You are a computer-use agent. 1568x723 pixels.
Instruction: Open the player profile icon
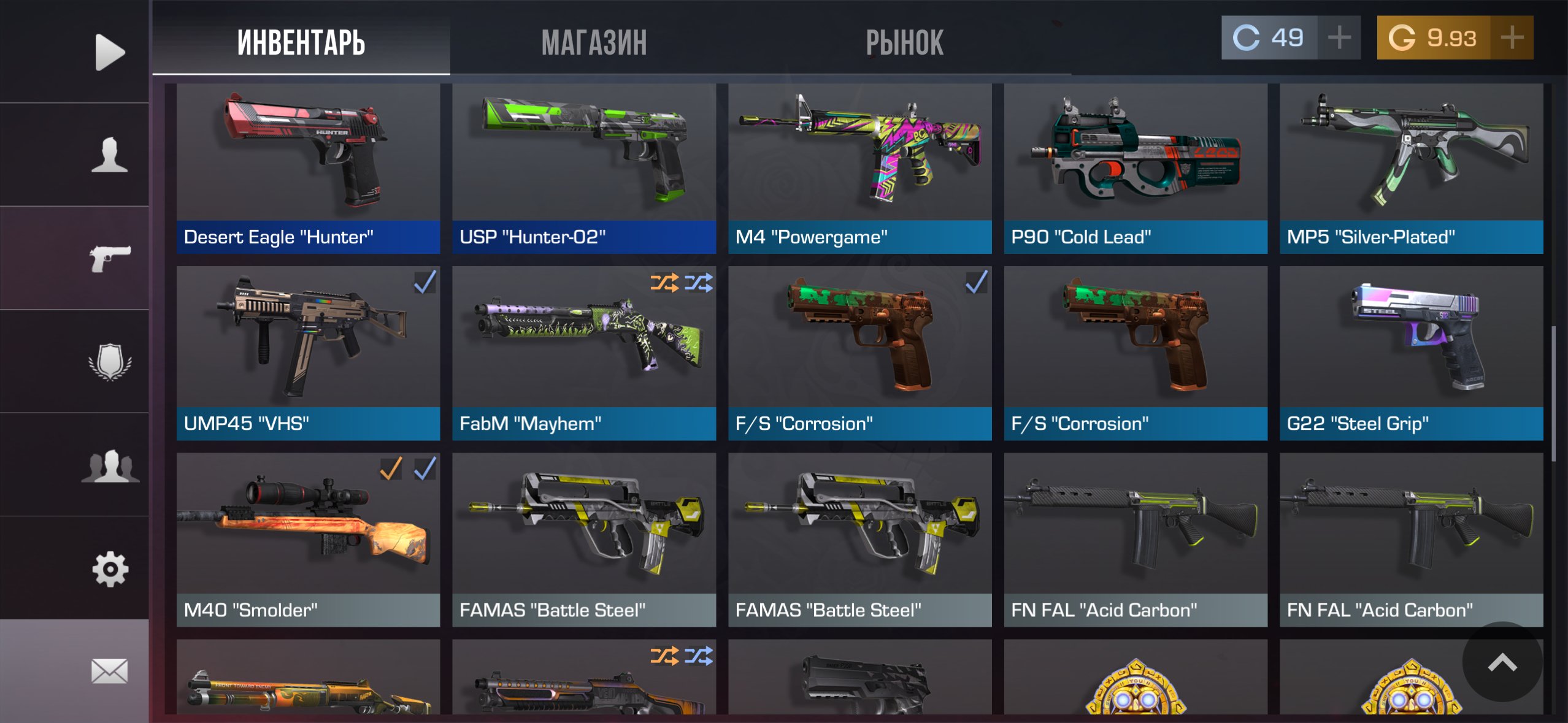(x=110, y=155)
